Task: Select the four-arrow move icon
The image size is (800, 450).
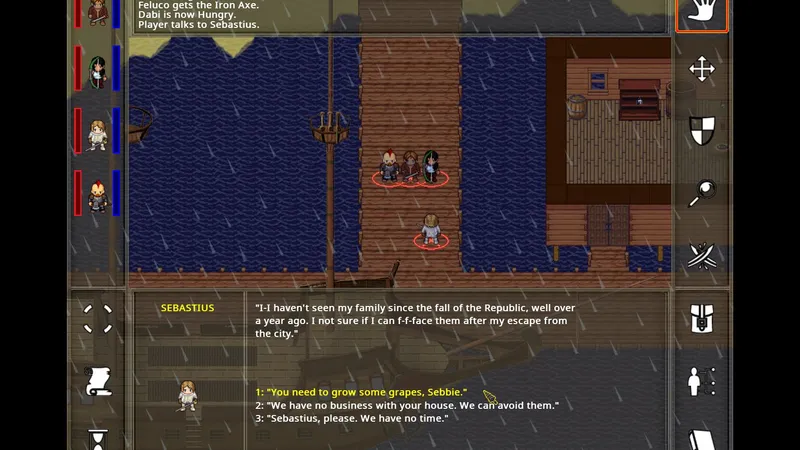Action: click(x=702, y=68)
